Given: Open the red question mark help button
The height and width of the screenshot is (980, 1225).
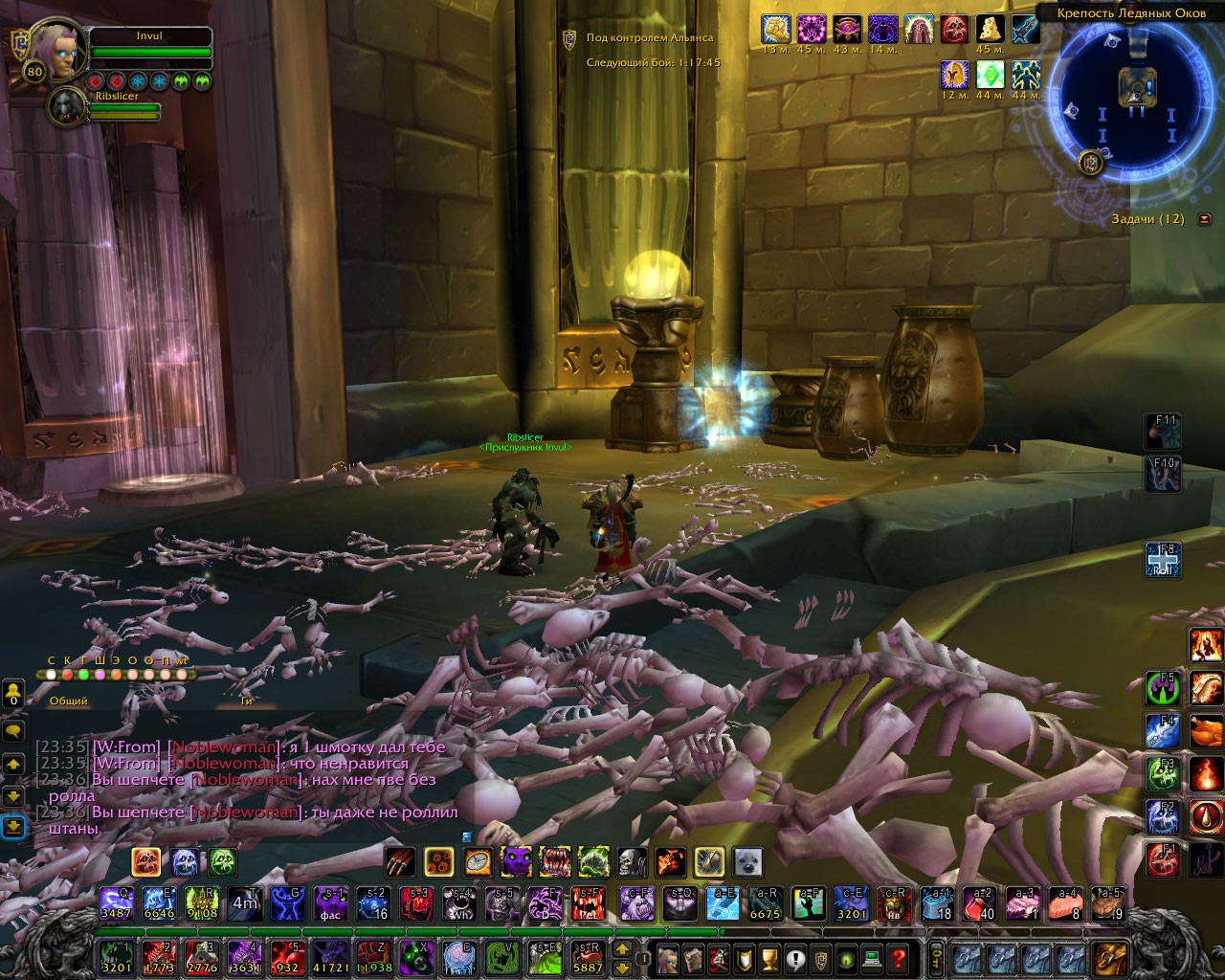Looking at the screenshot, I should click(898, 958).
